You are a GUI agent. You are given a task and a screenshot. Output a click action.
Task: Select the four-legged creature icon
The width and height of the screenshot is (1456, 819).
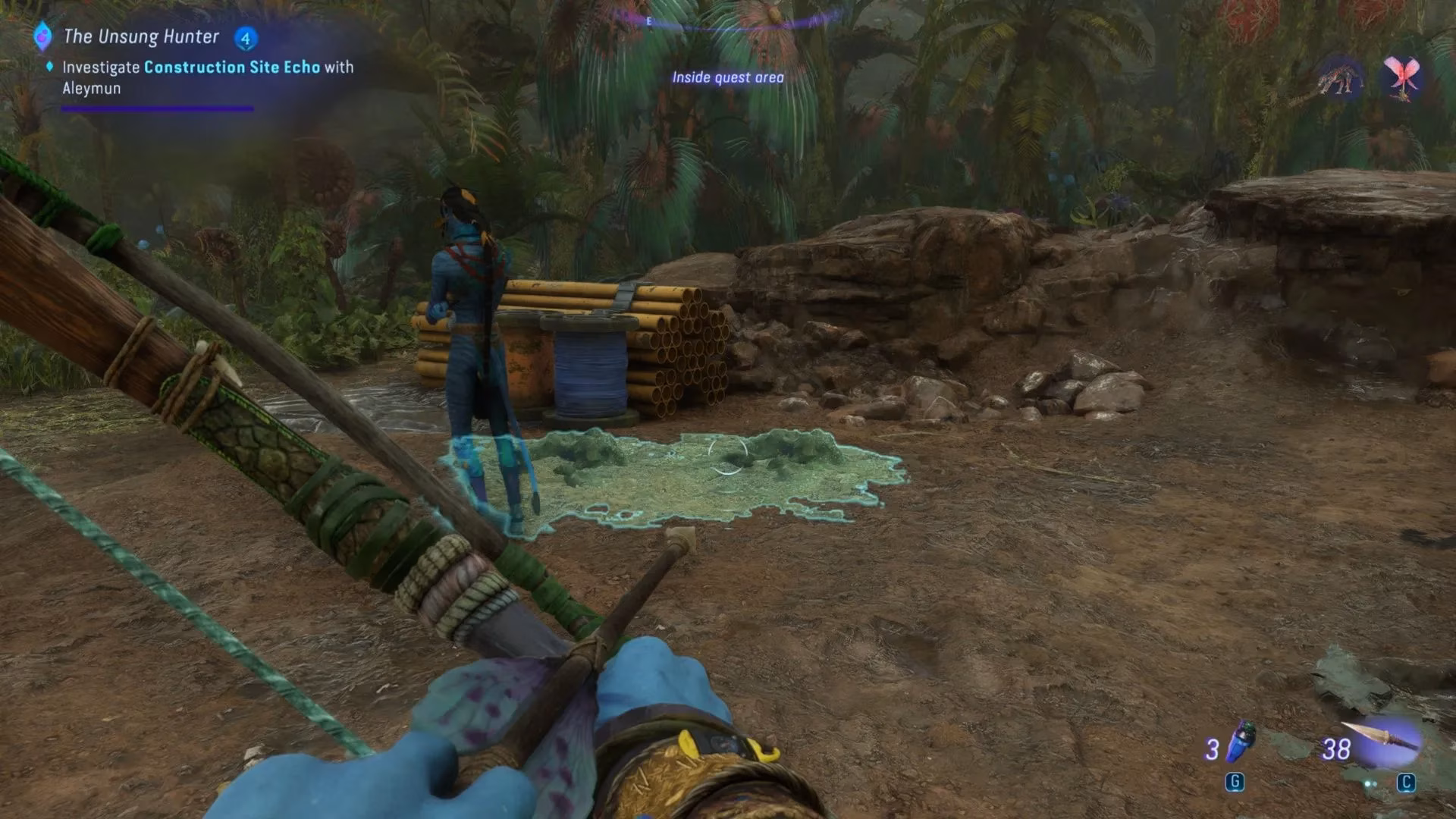1340,79
